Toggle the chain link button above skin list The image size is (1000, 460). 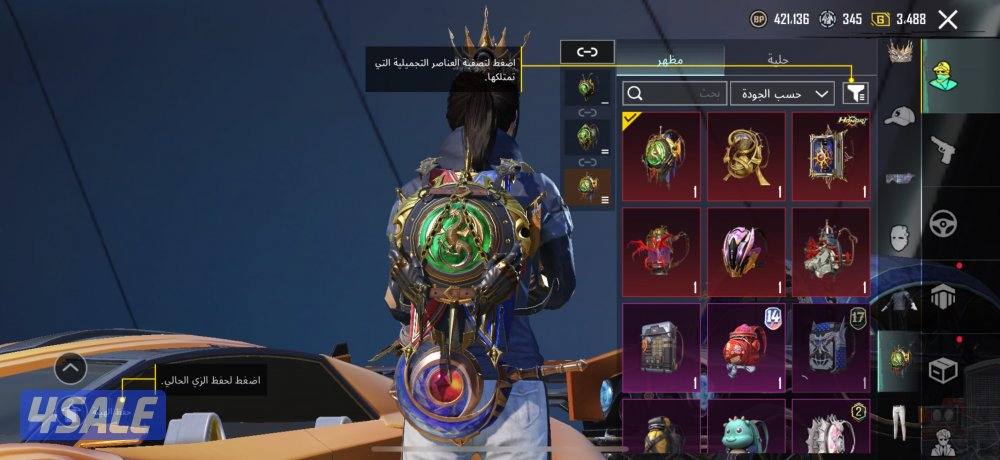pos(587,51)
